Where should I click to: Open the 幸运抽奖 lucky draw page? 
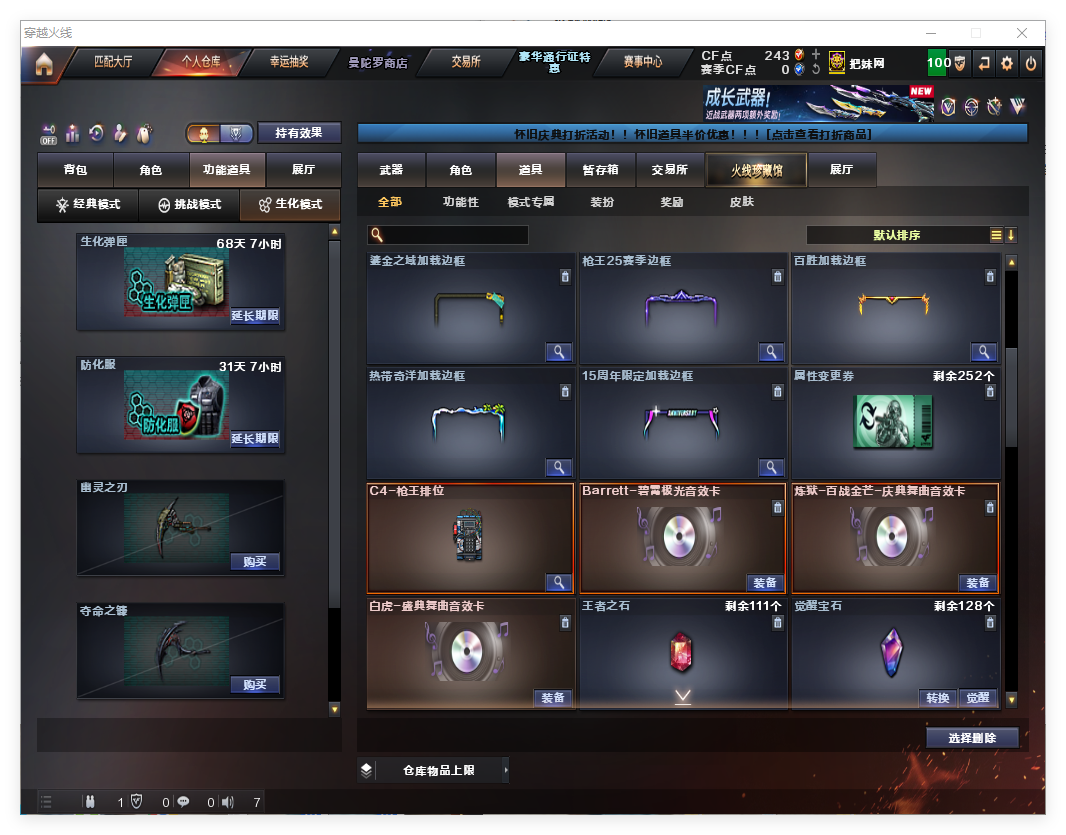pyautogui.click(x=288, y=62)
